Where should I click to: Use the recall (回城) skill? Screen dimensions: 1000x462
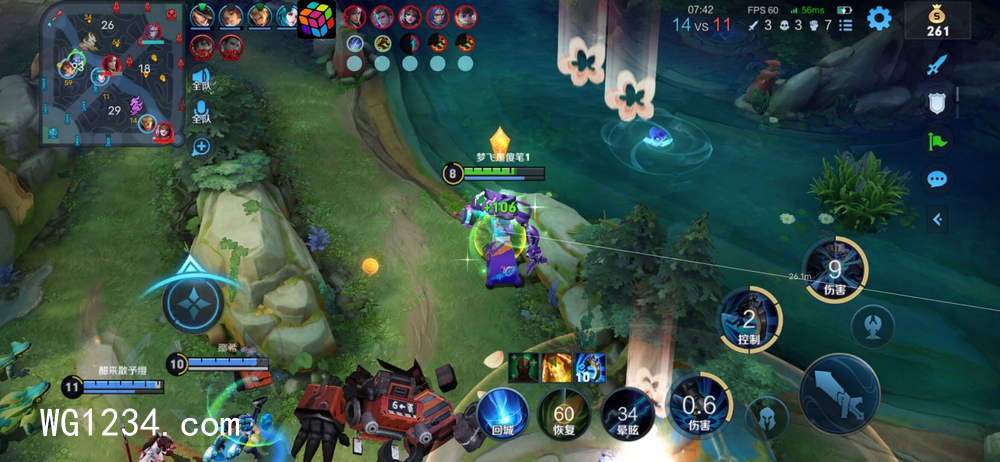[502, 413]
